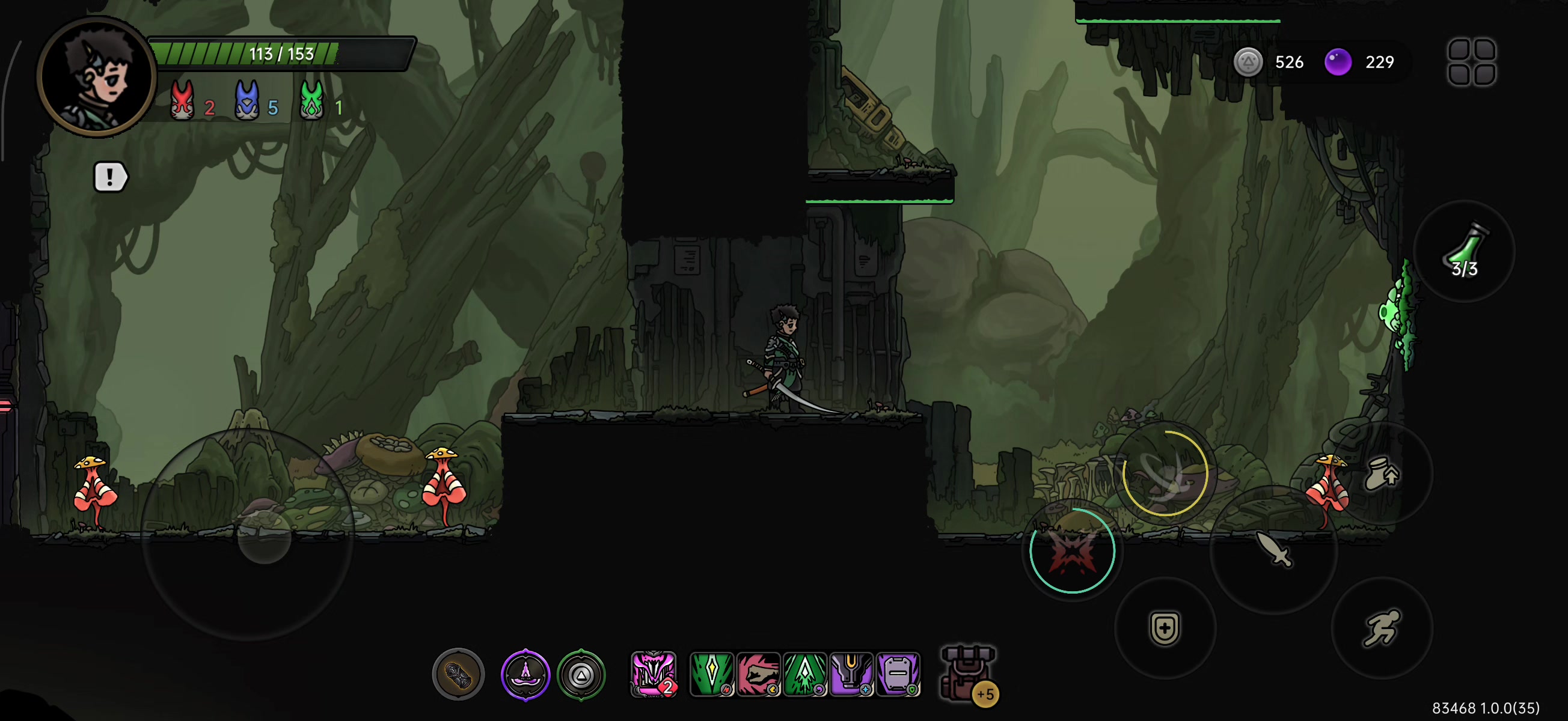
Task: Use the green healing flask
Action: pos(1464,251)
